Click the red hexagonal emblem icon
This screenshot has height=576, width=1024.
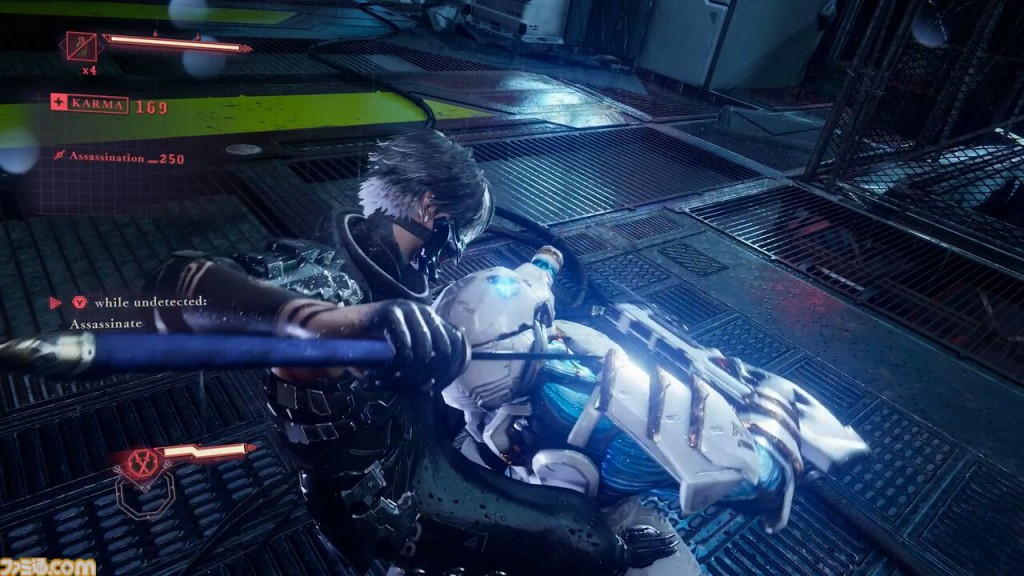tap(143, 465)
